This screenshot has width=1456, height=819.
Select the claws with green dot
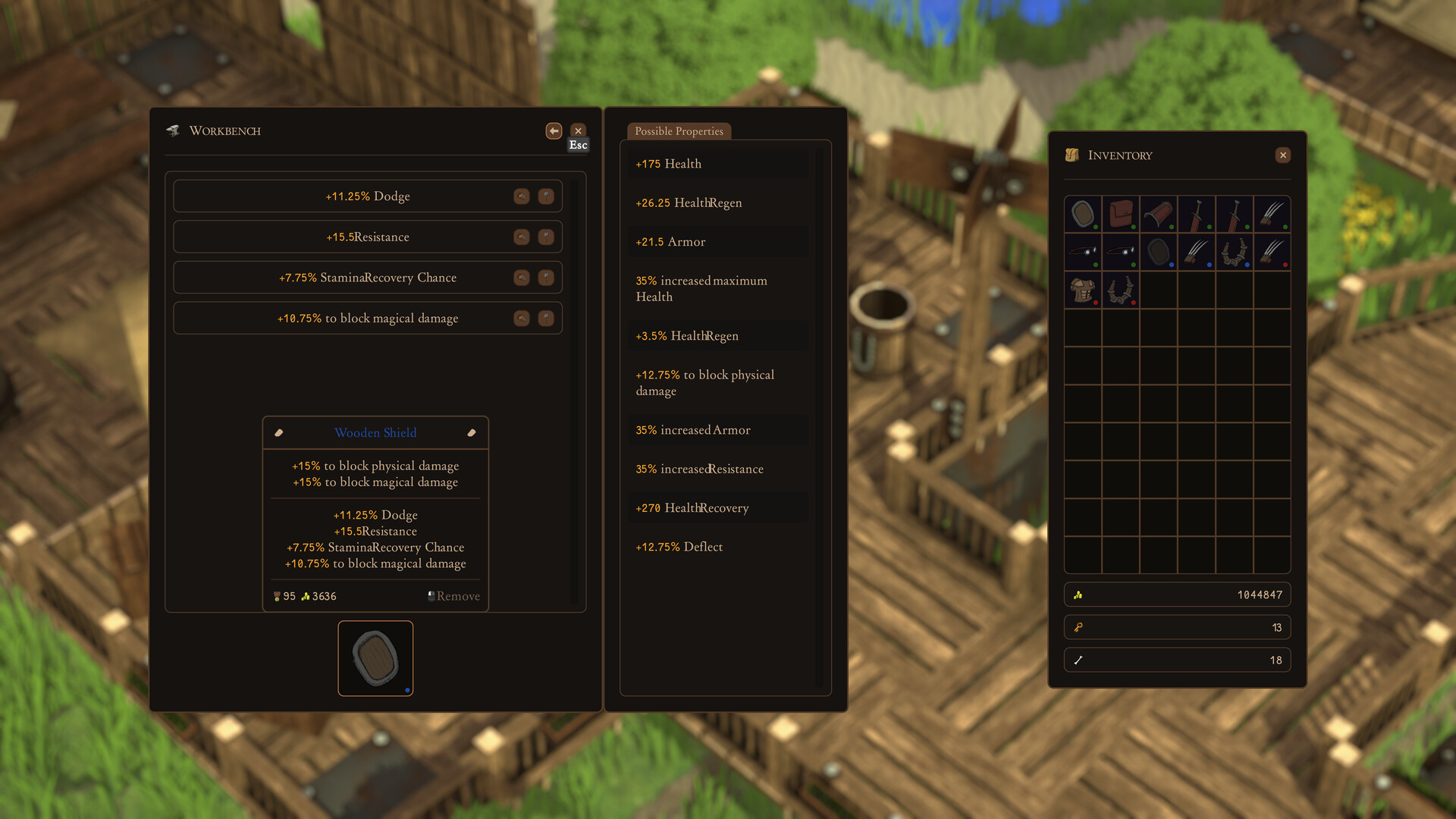tap(1272, 214)
